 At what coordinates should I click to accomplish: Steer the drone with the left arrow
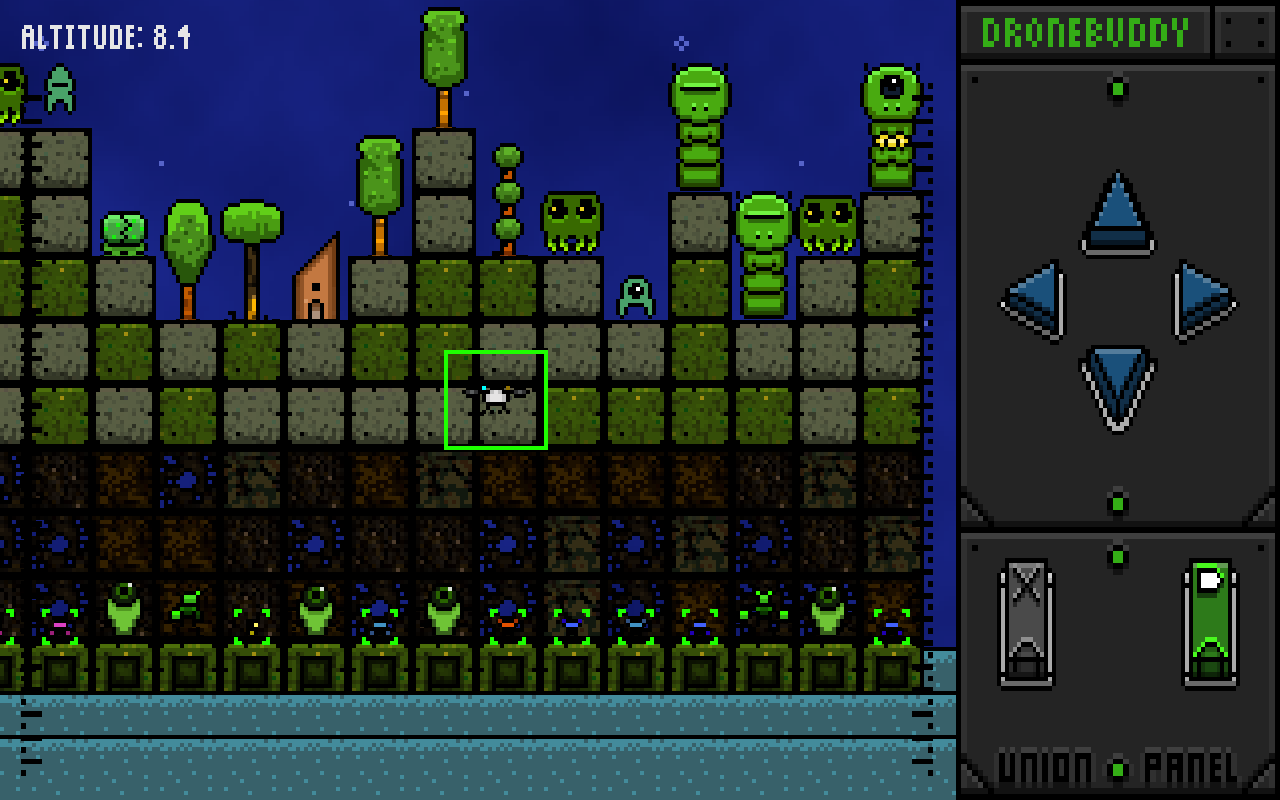pos(1035,299)
